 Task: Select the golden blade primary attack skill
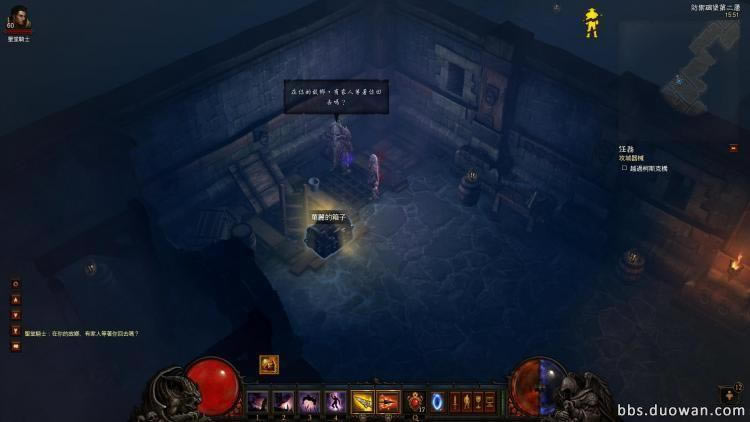coord(362,401)
